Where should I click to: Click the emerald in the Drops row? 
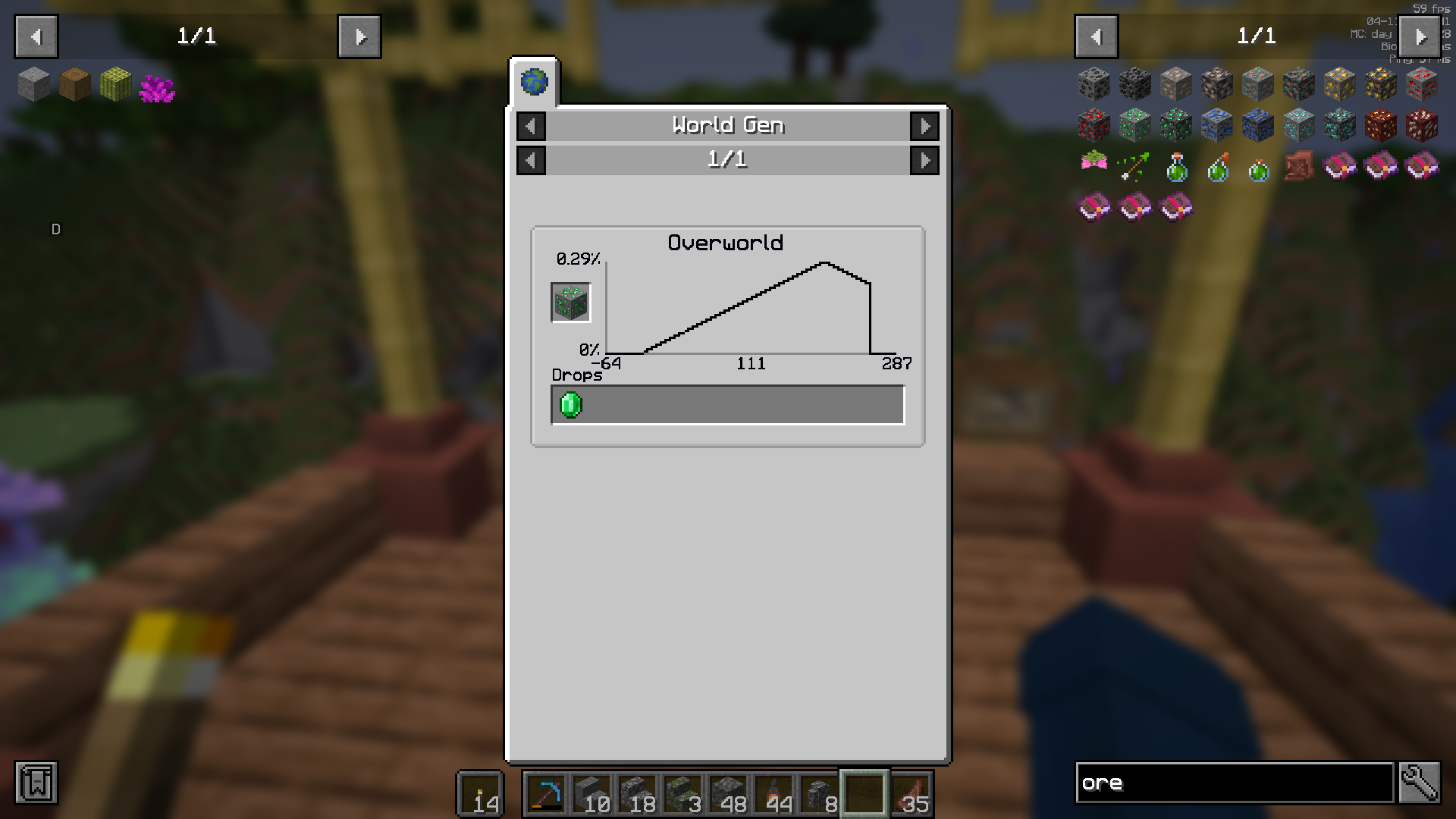[570, 404]
